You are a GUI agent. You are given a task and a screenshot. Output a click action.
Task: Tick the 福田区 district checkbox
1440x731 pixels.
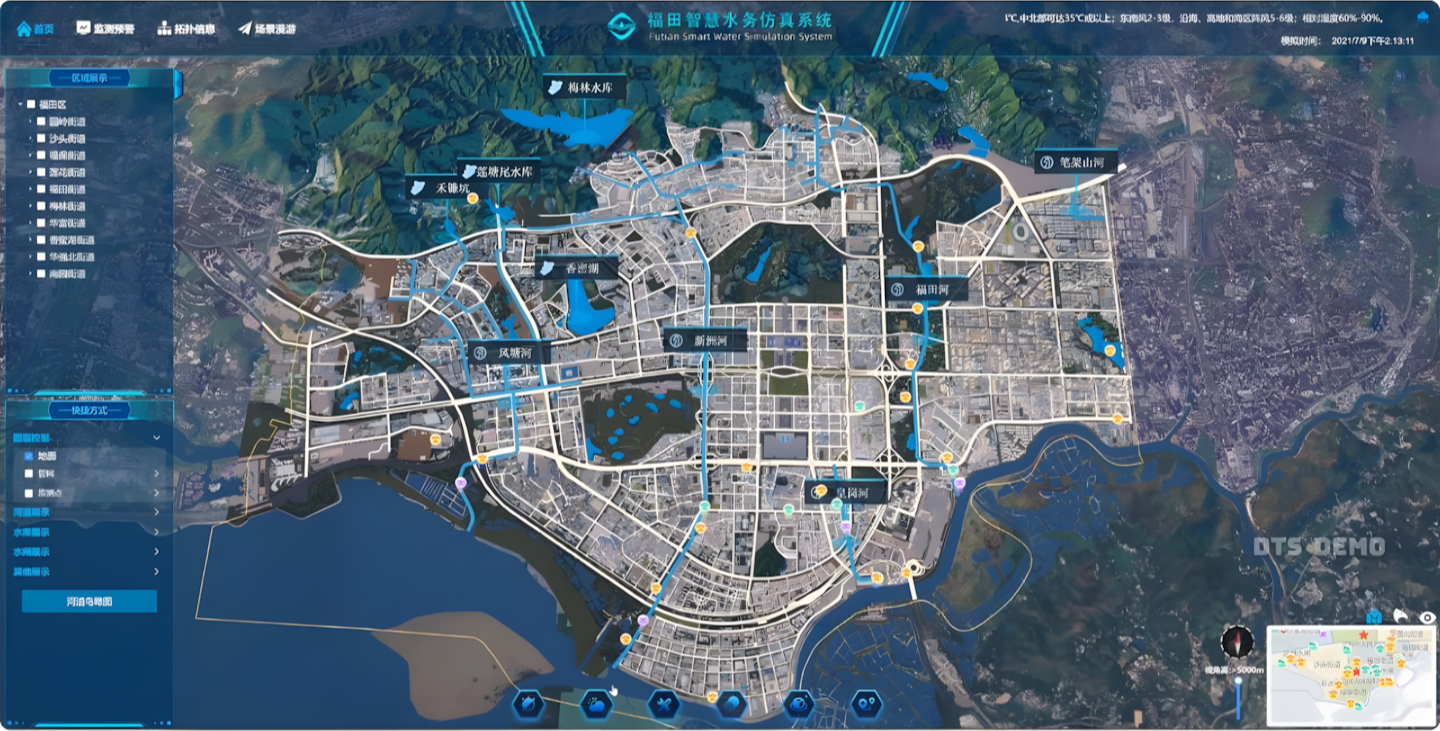[x=31, y=105]
